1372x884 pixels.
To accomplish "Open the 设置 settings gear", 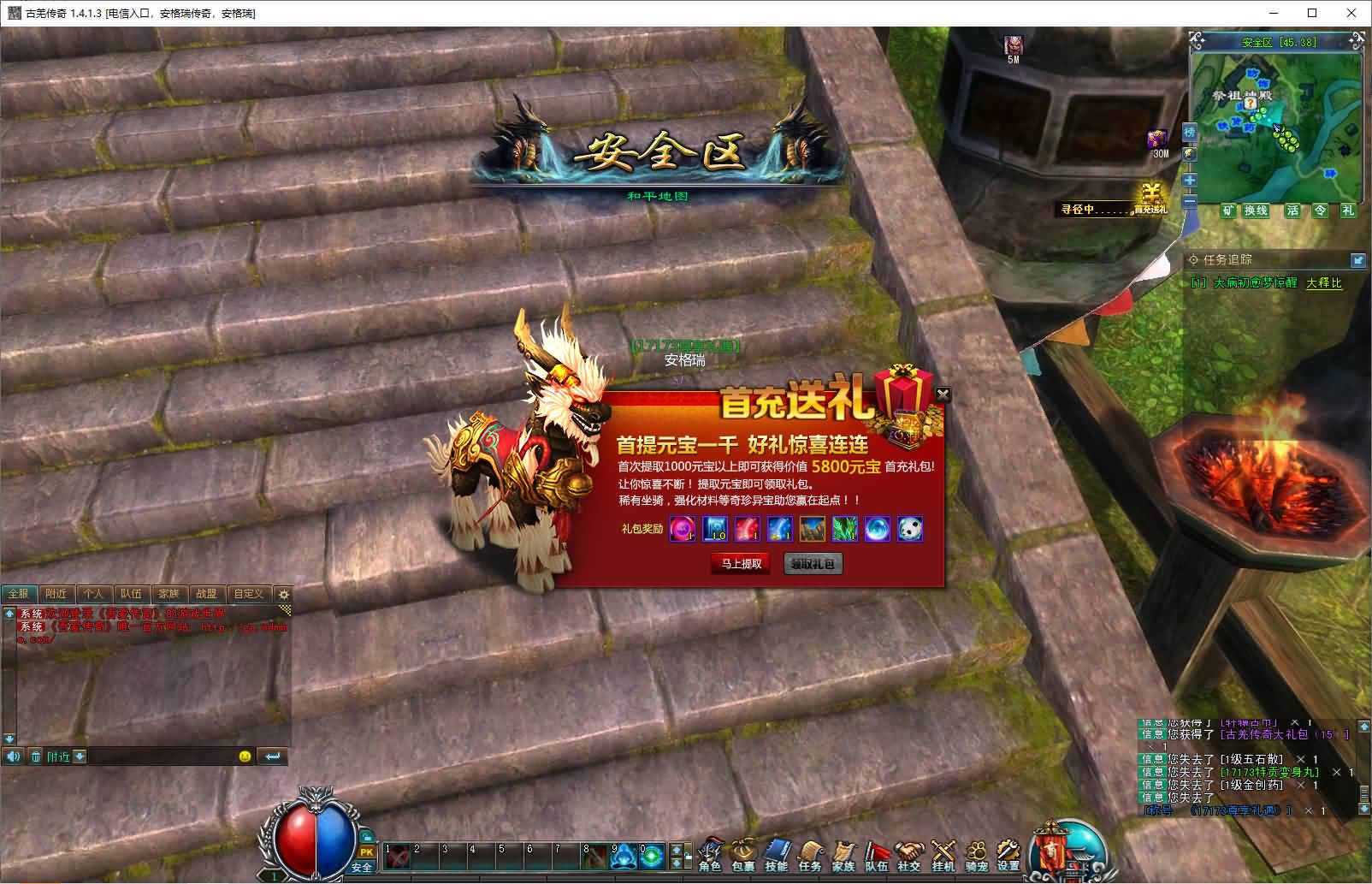I will [1008, 855].
